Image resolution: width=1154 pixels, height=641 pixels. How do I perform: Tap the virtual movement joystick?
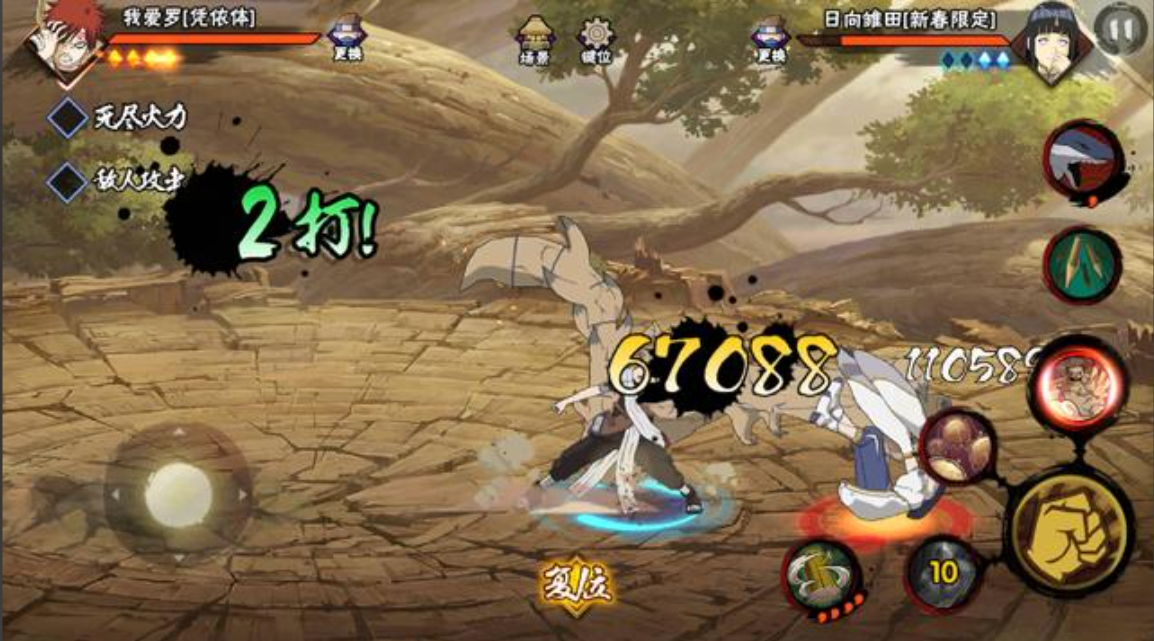pyautogui.click(x=178, y=494)
